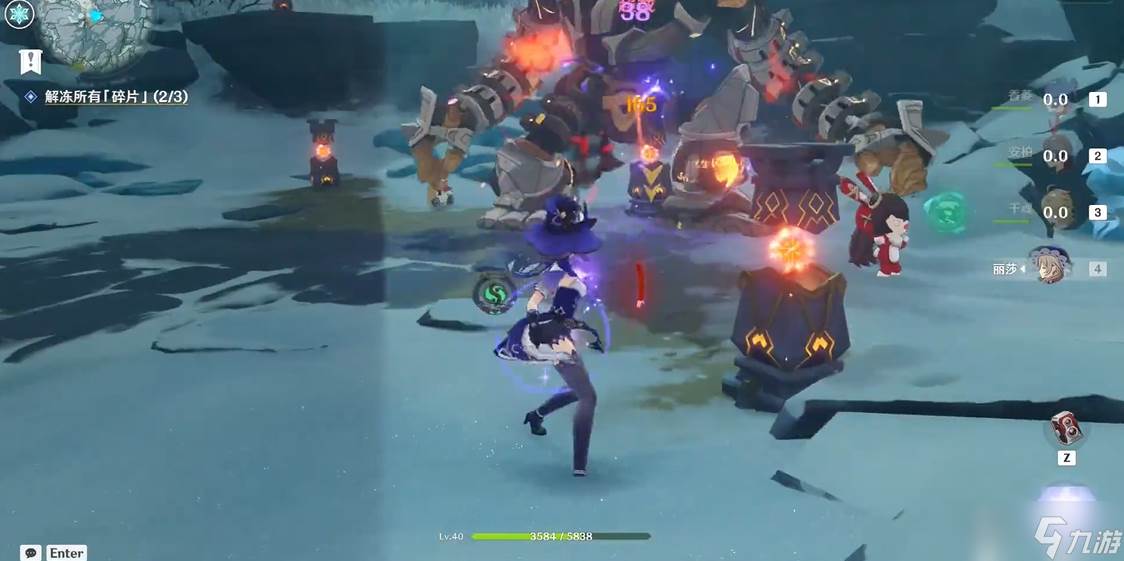Switch to the first party character

(x=1060, y=99)
